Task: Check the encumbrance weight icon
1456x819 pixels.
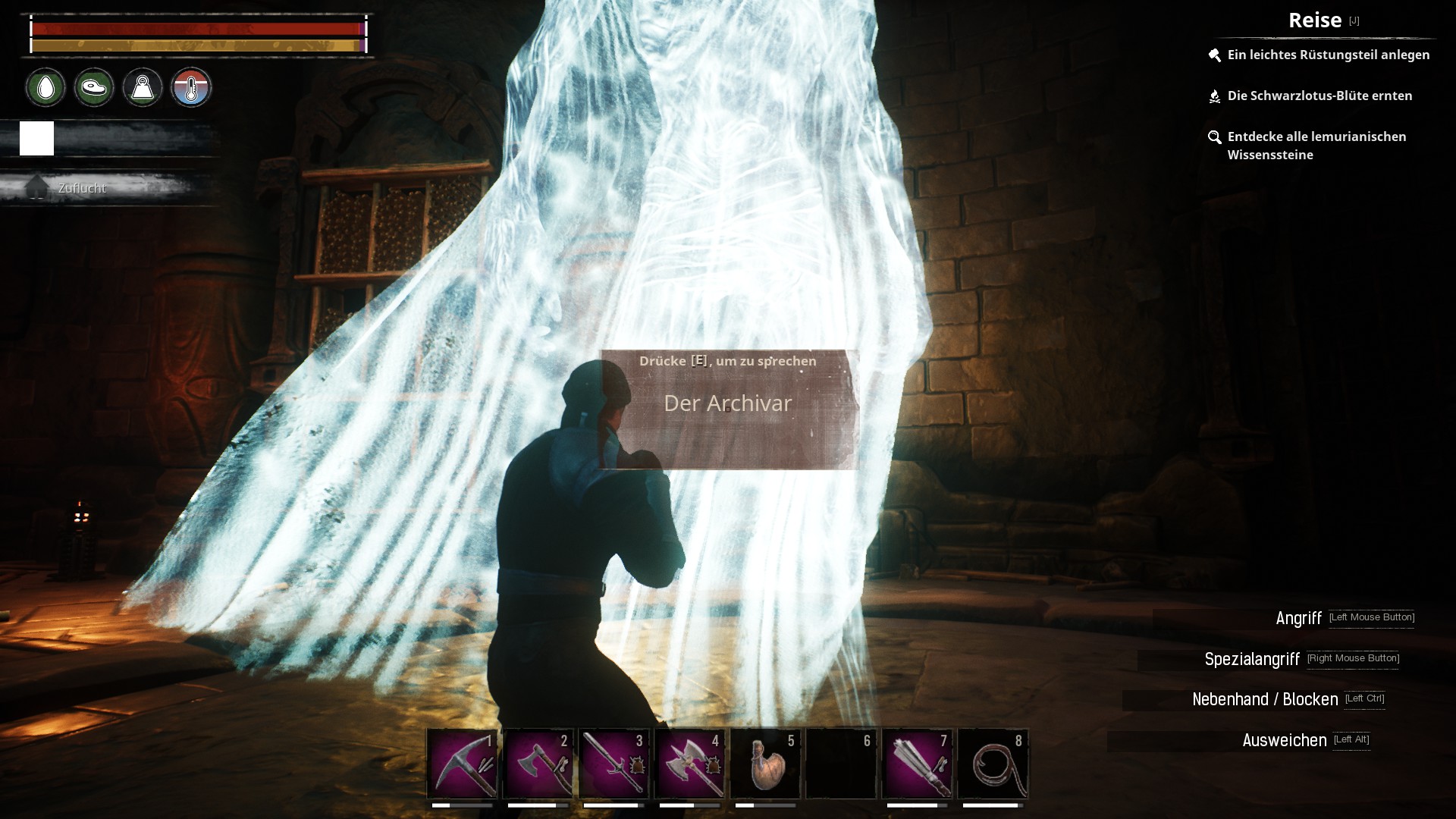Action: click(x=143, y=88)
